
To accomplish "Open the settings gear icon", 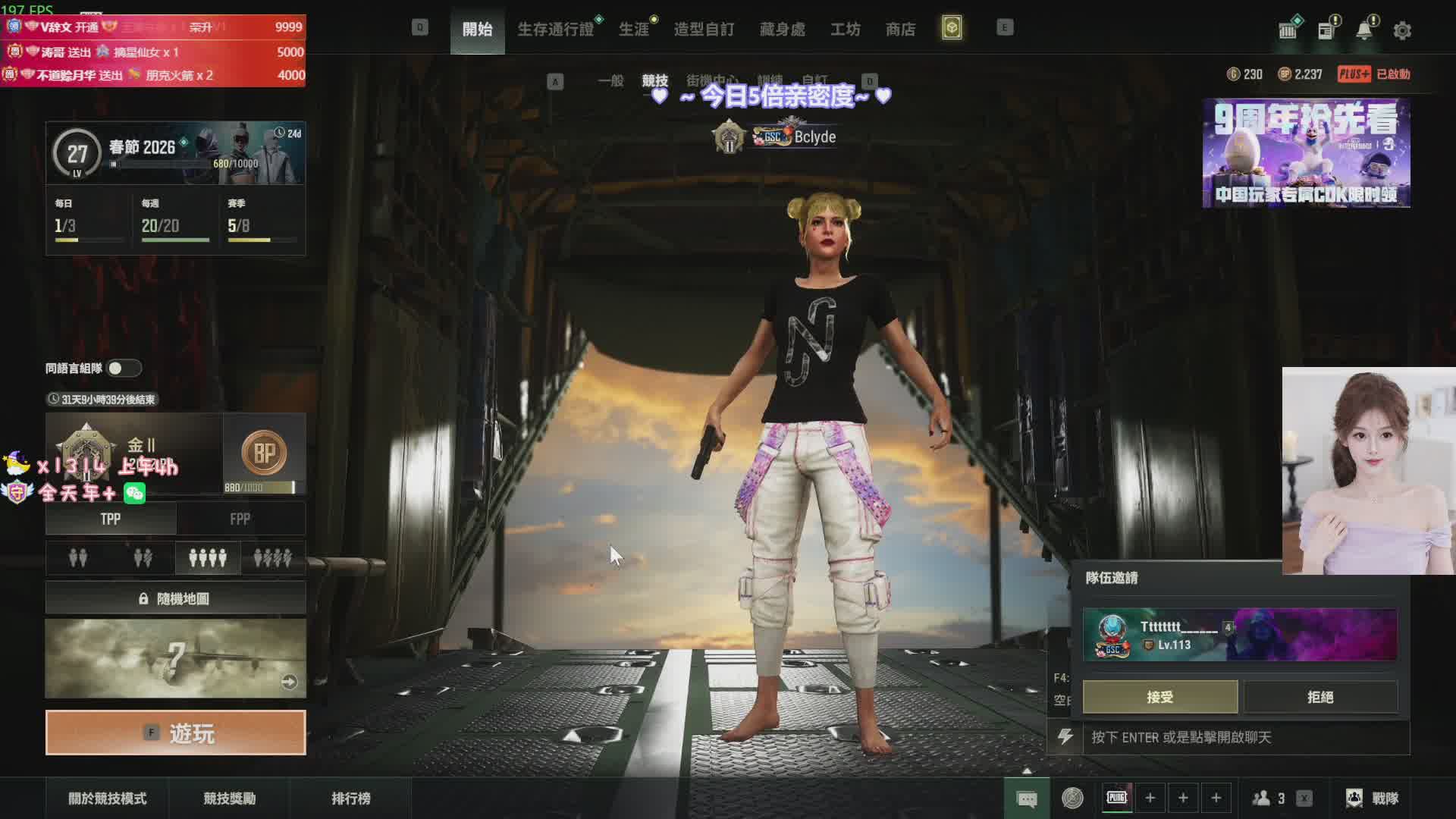I will pyautogui.click(x=1402, y=31).
